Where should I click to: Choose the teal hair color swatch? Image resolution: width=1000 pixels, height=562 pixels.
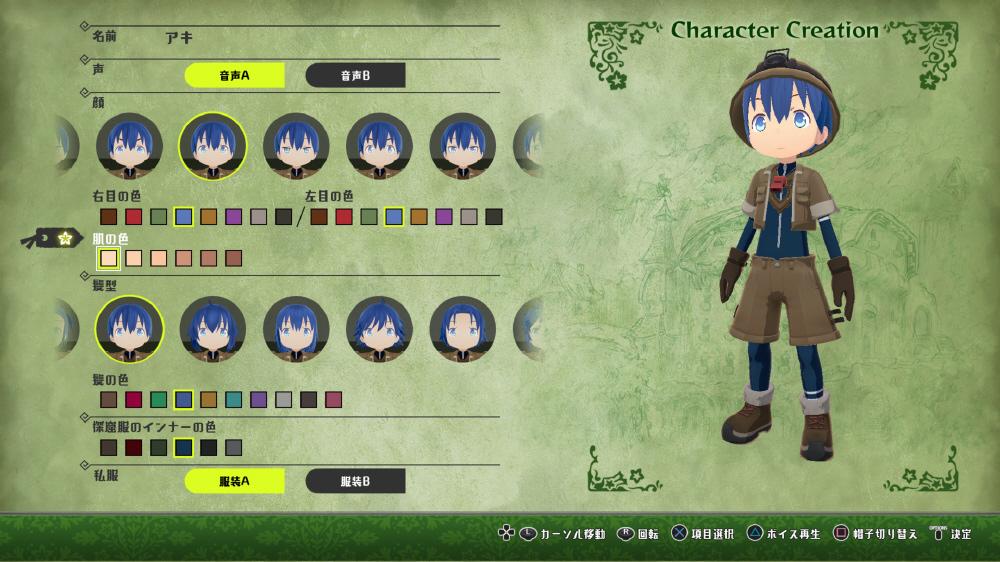click(234, 400)
